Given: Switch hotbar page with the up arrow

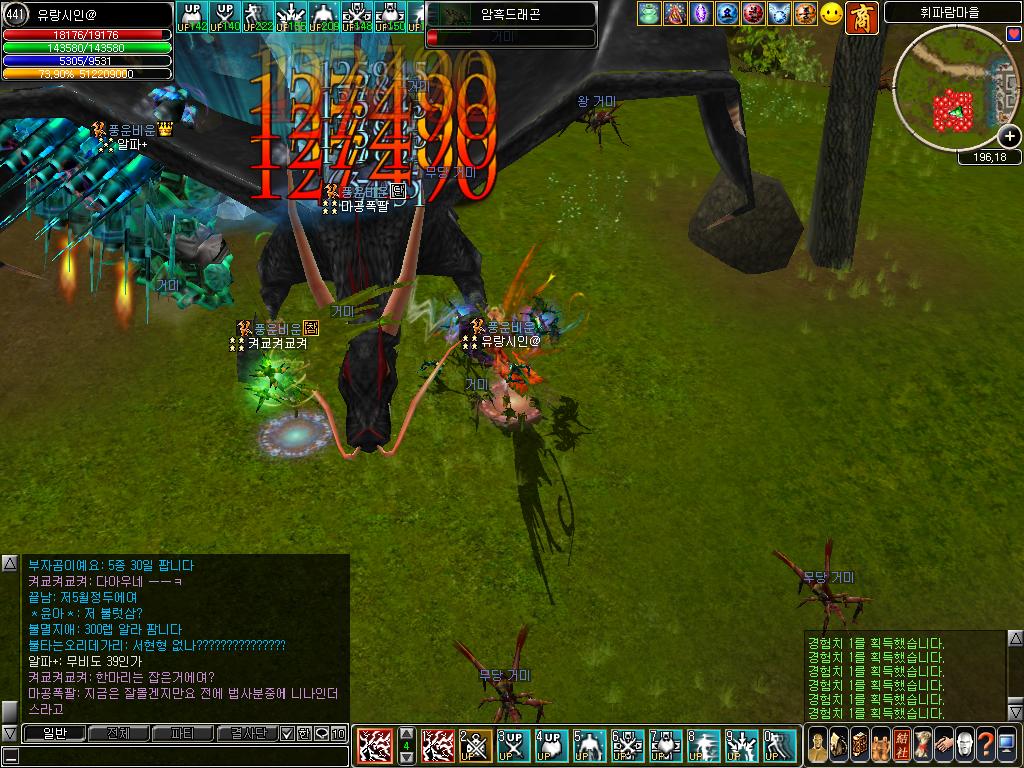Looking at the screenshot, I should (x=406, y=733).
